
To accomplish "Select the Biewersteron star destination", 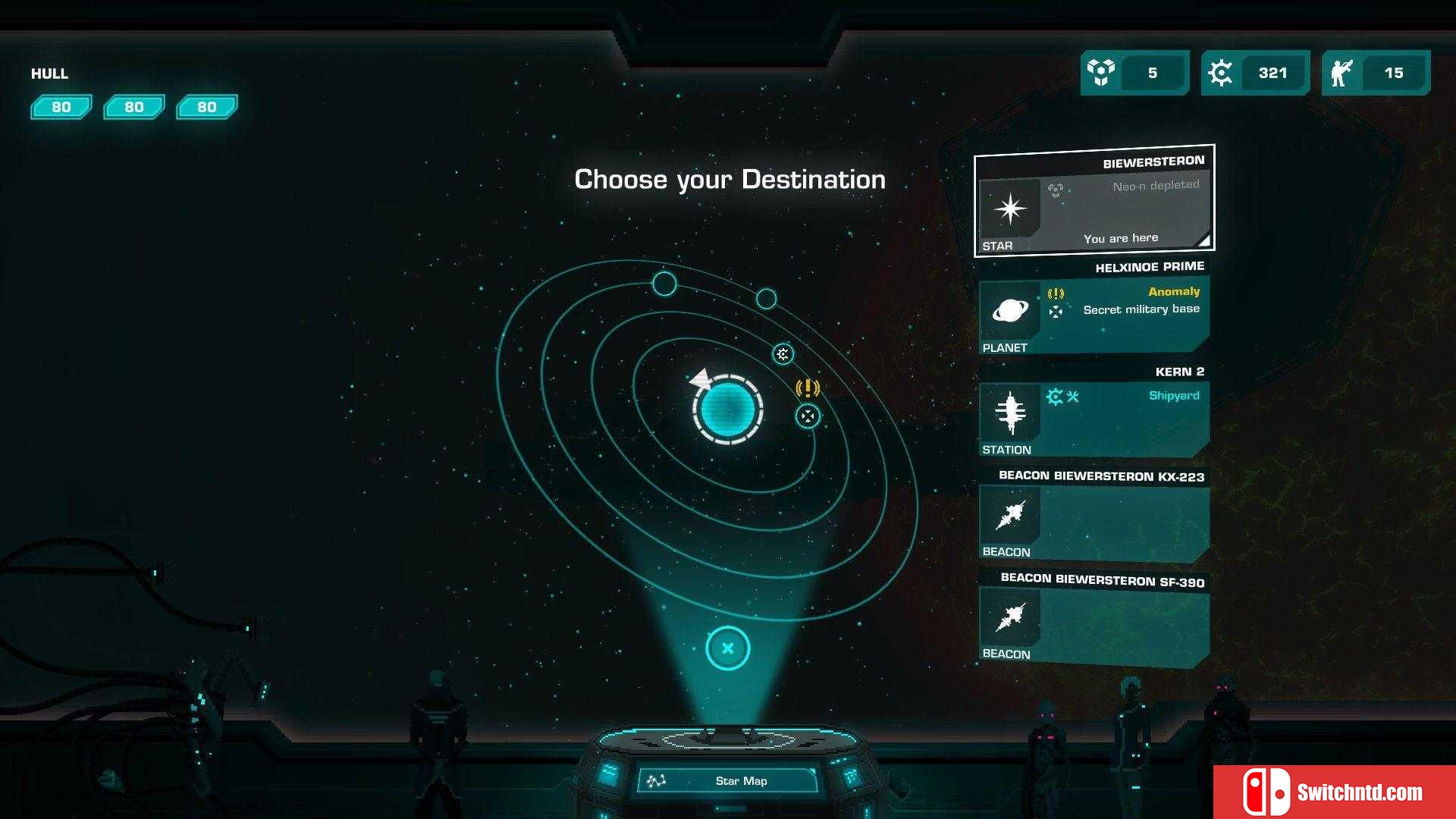I will [x=1094, y=202].
